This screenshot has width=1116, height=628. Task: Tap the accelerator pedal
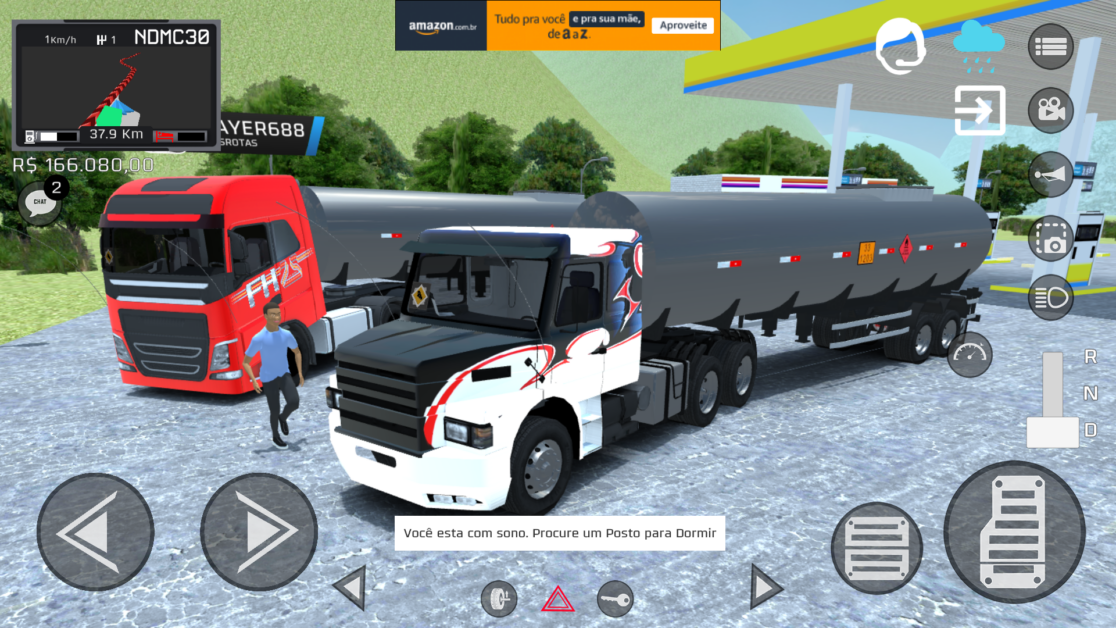click(x=1014, y=531)
